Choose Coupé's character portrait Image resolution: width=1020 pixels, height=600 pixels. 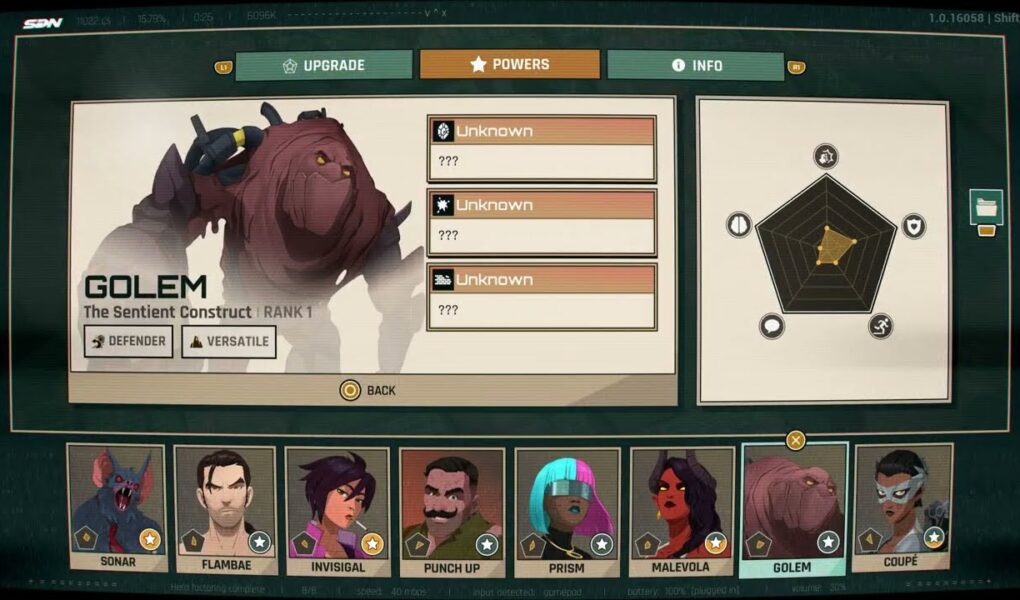(x=901, y=508)
